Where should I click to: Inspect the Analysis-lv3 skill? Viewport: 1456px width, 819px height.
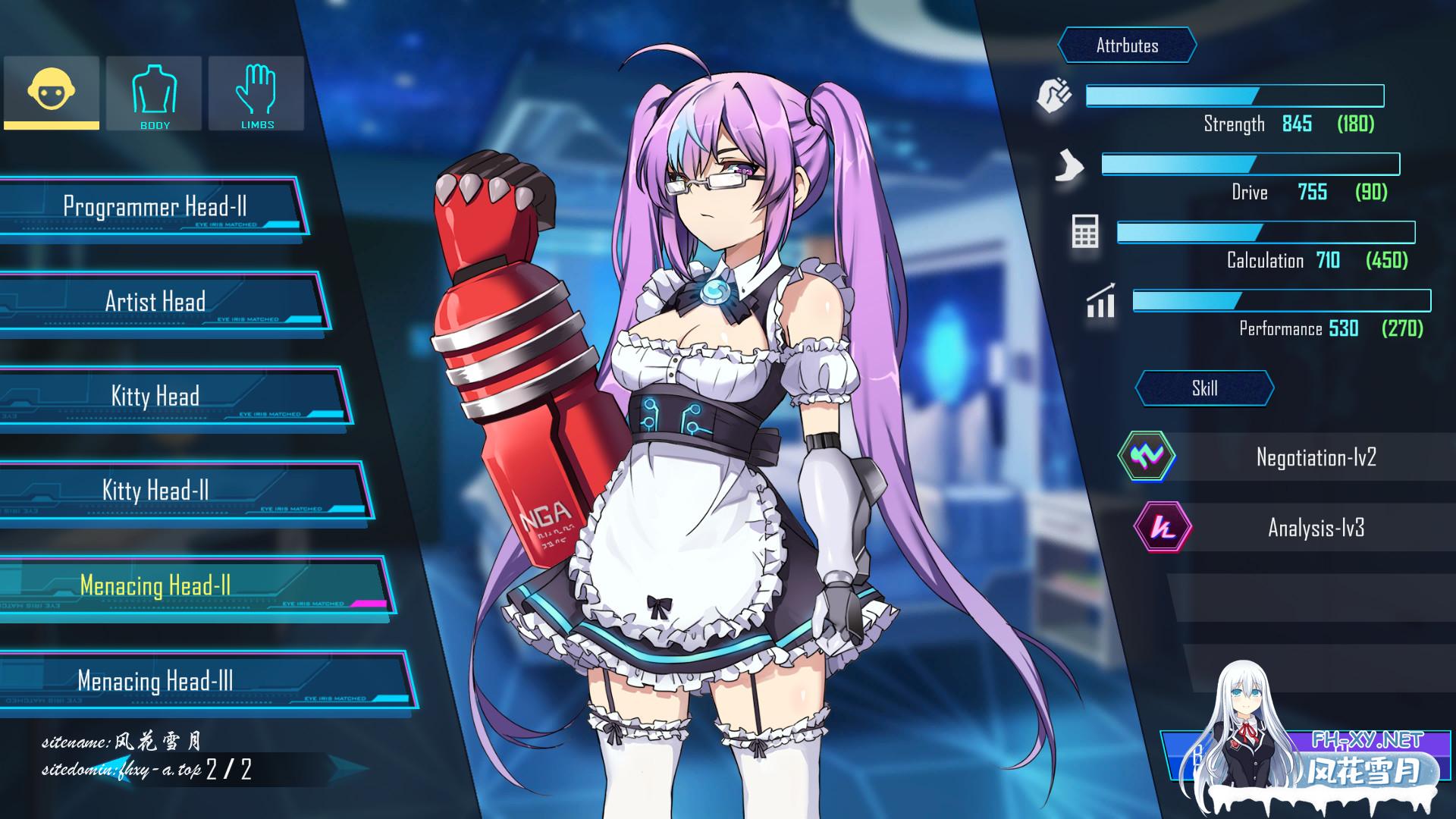coord(1316,528)
